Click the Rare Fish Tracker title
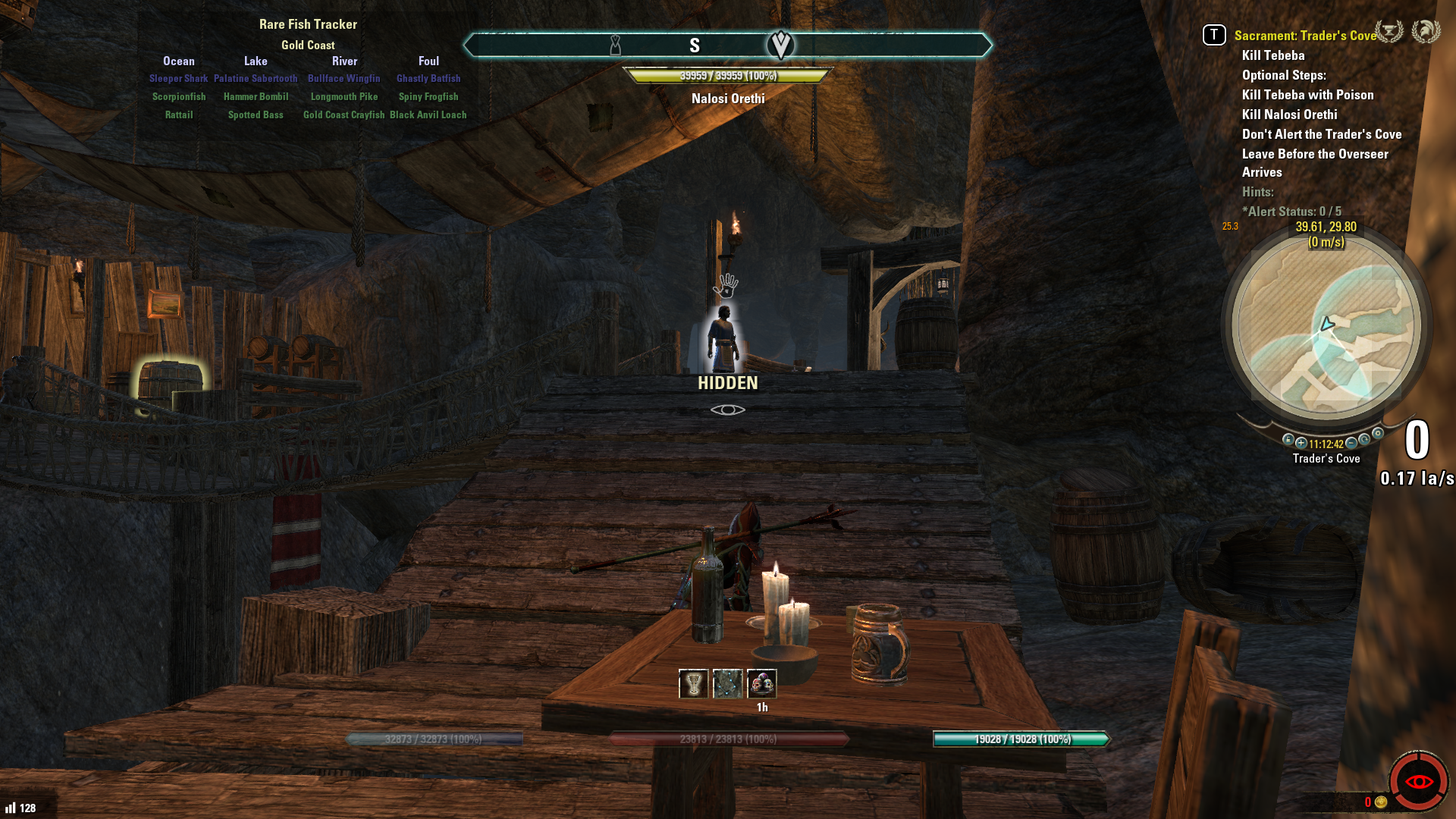This screenshot has height=819, width=1456. coord(308,24)
